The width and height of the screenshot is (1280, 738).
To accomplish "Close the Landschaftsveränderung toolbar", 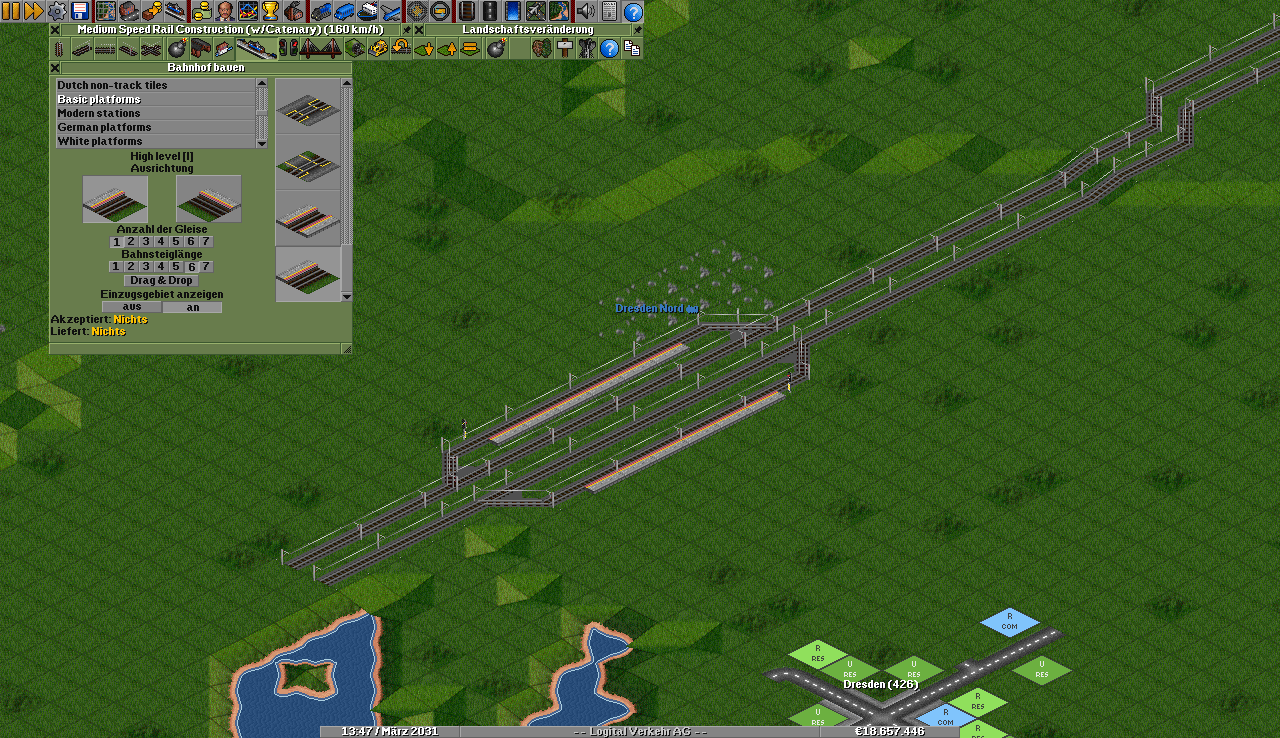I will (x=419, y=30).
